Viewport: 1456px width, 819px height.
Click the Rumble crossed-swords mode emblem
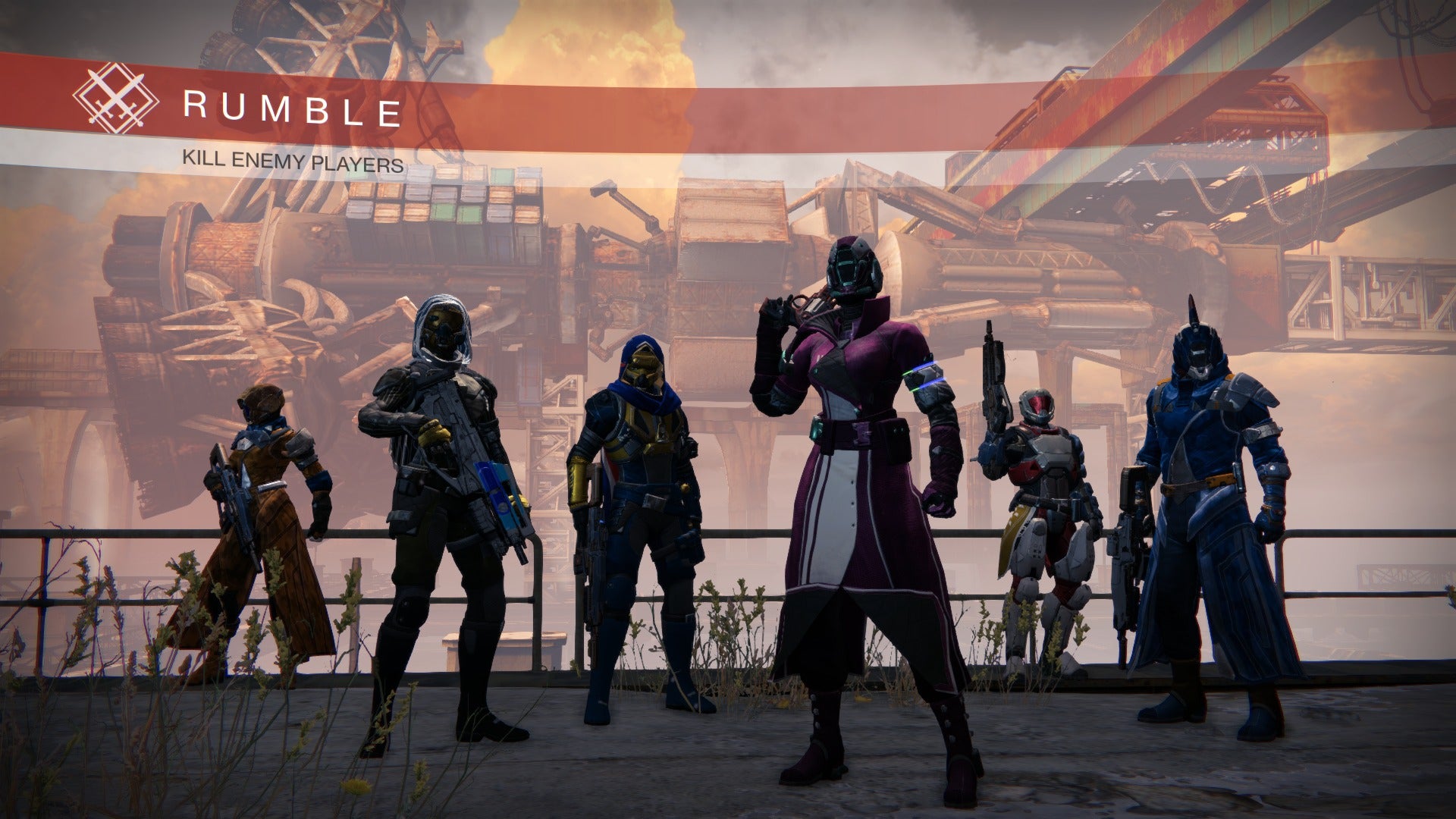point(115,99)
